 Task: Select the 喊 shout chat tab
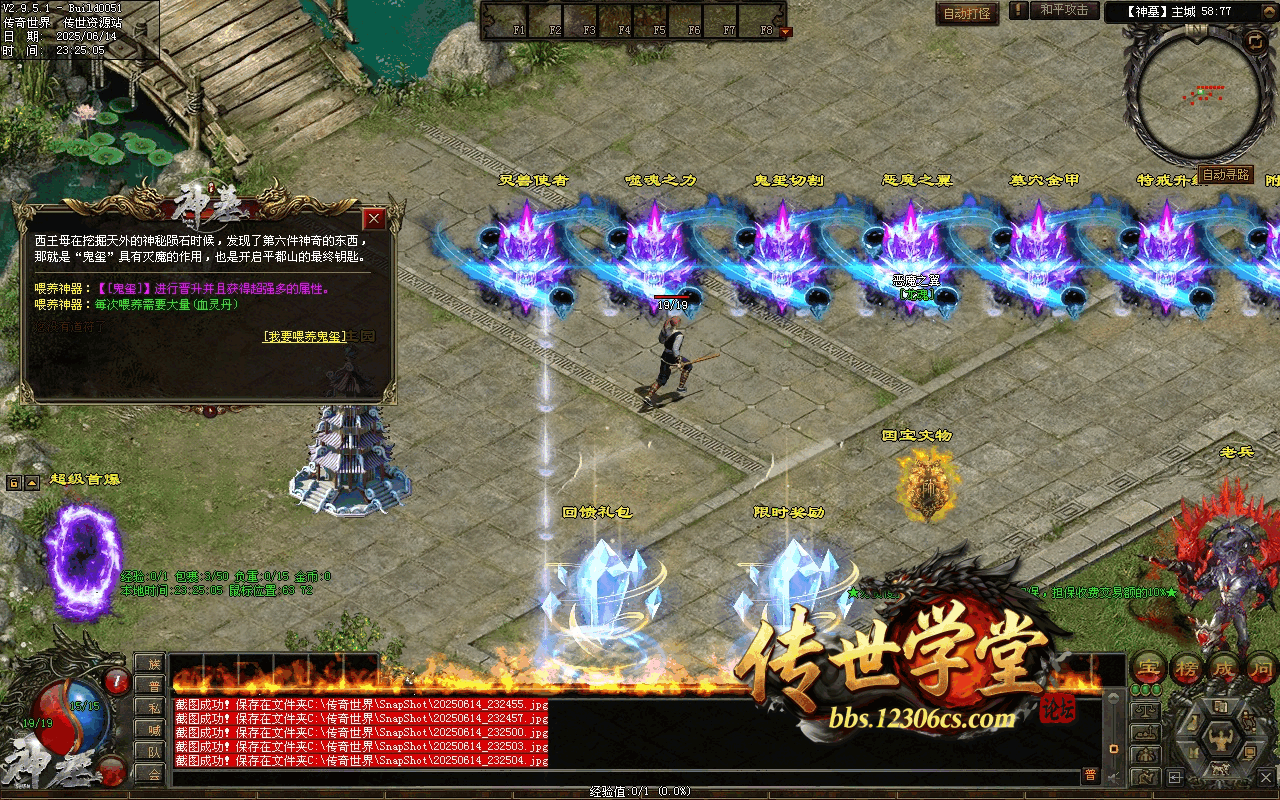(151, 729)
